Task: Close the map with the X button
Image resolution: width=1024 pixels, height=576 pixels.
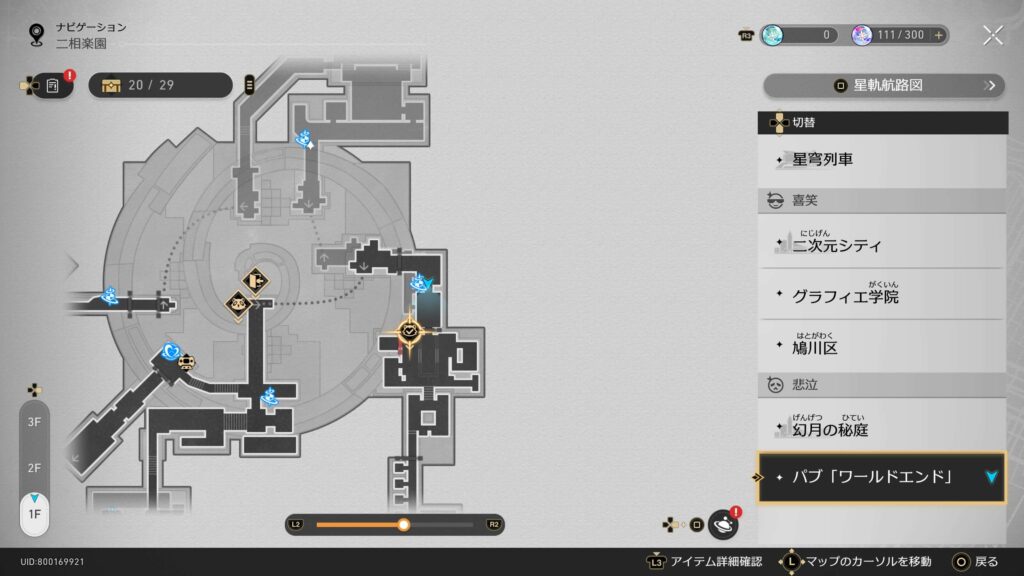Action: tap(992, 36)
